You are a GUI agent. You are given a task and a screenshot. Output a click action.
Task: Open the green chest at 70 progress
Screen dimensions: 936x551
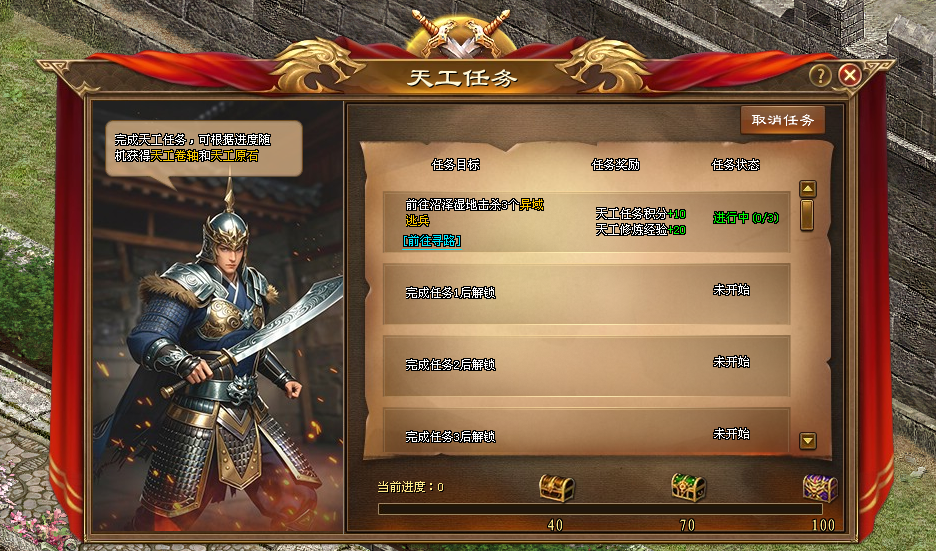point(688,487)
